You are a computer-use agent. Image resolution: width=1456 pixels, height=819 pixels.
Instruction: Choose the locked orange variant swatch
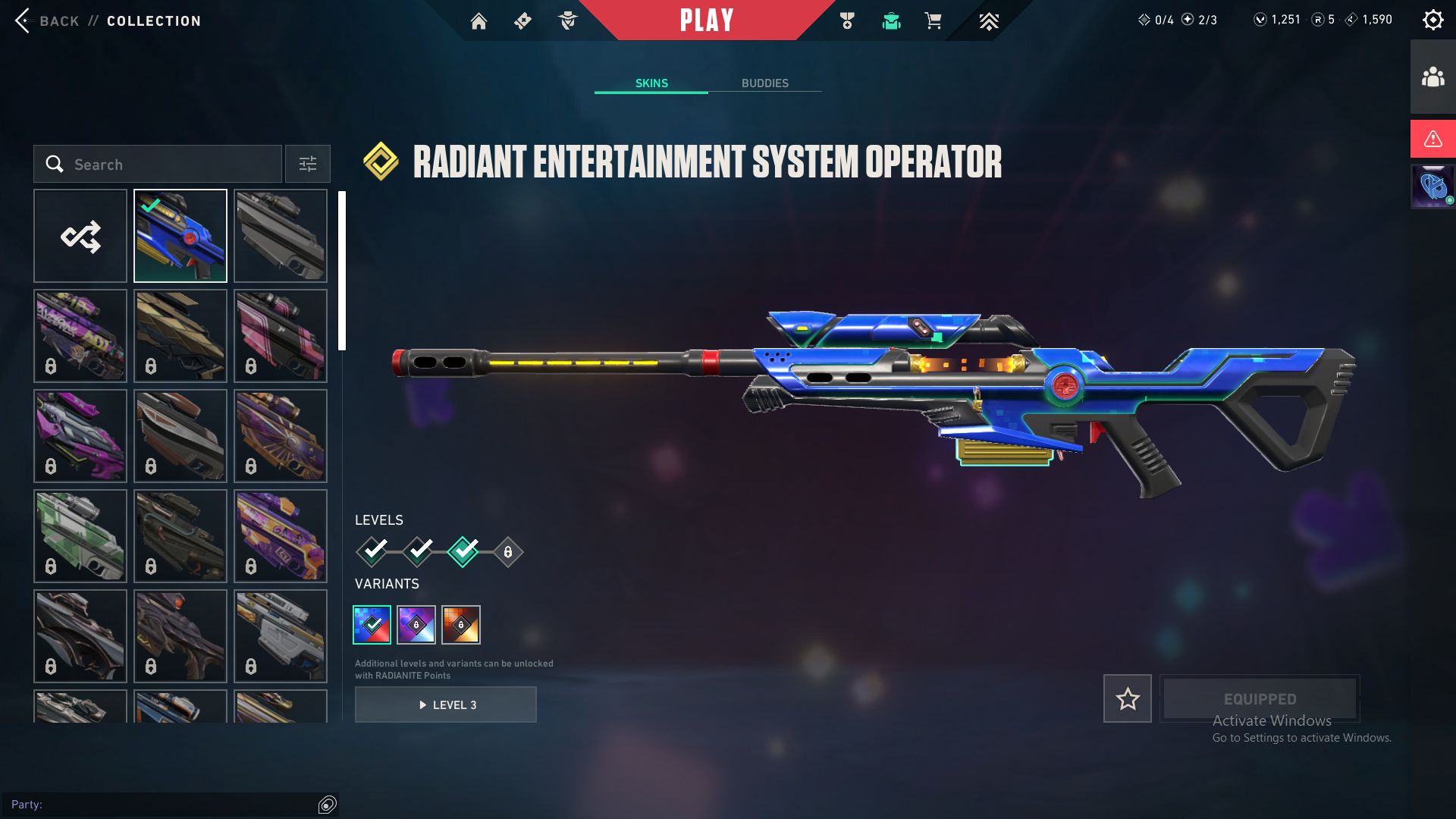pyautogui.click(x=461, y=625)
